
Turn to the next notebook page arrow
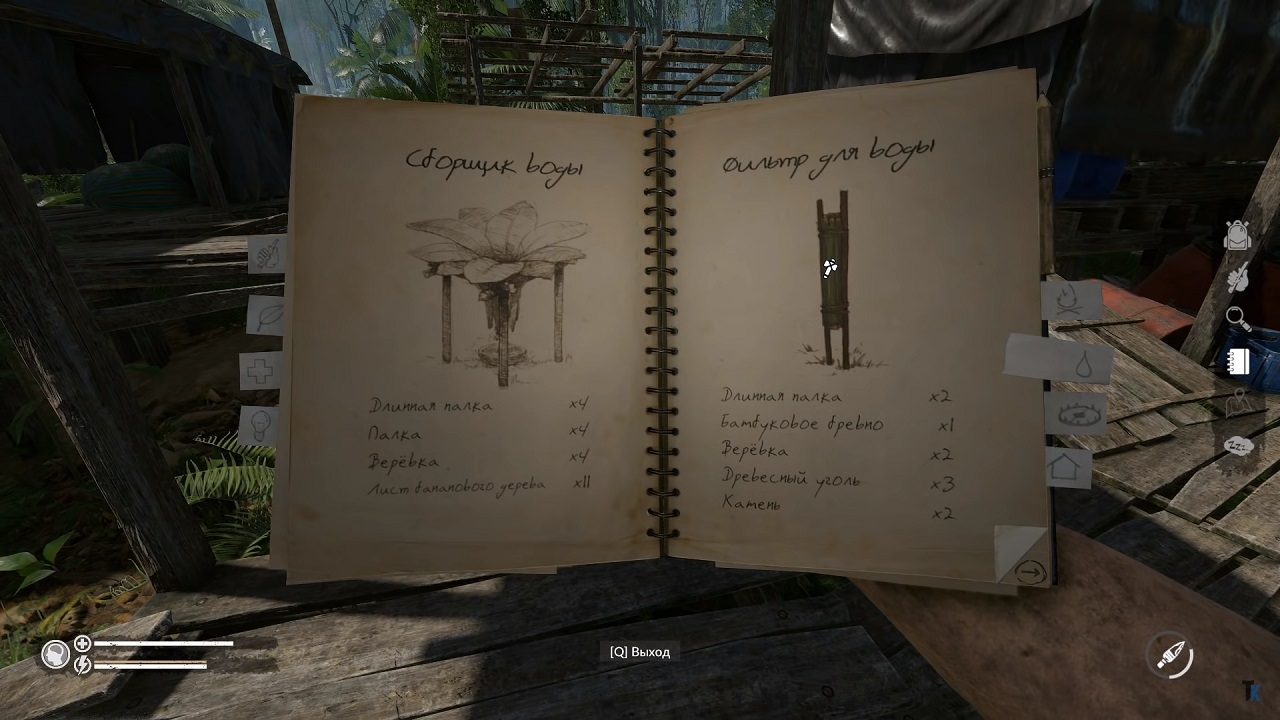(x=1029, y=573)
